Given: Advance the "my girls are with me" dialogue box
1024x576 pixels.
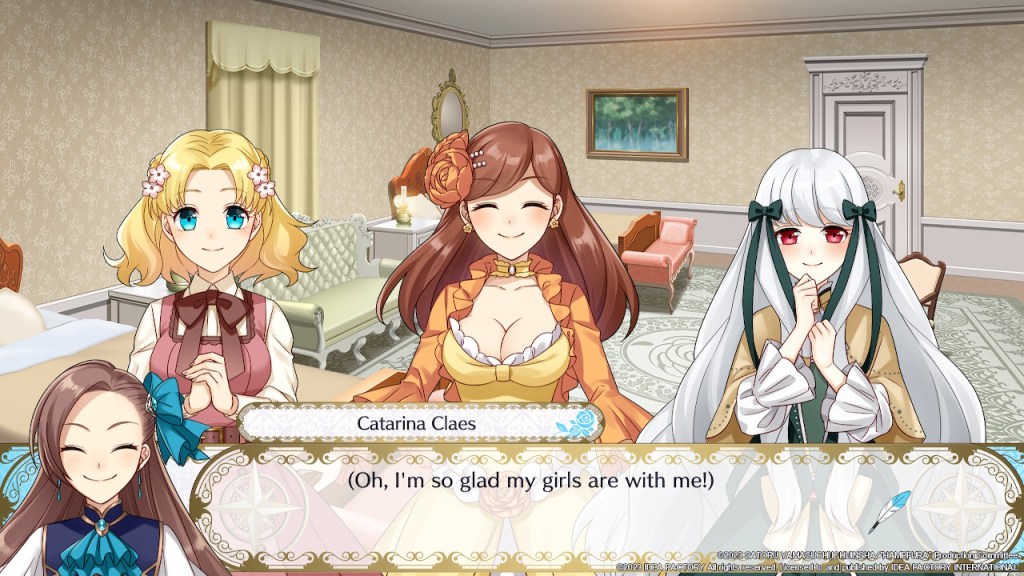Looking at the screenshot, I should pyautogui.click(x=531, y=481).
